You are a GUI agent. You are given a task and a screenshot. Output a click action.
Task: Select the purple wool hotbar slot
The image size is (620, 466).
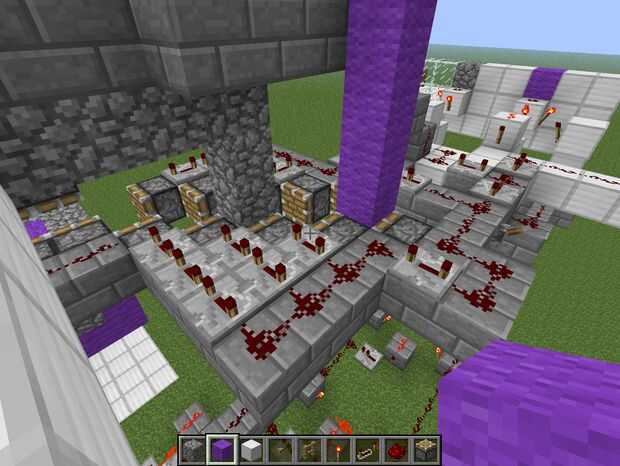[x=222, y=450]
